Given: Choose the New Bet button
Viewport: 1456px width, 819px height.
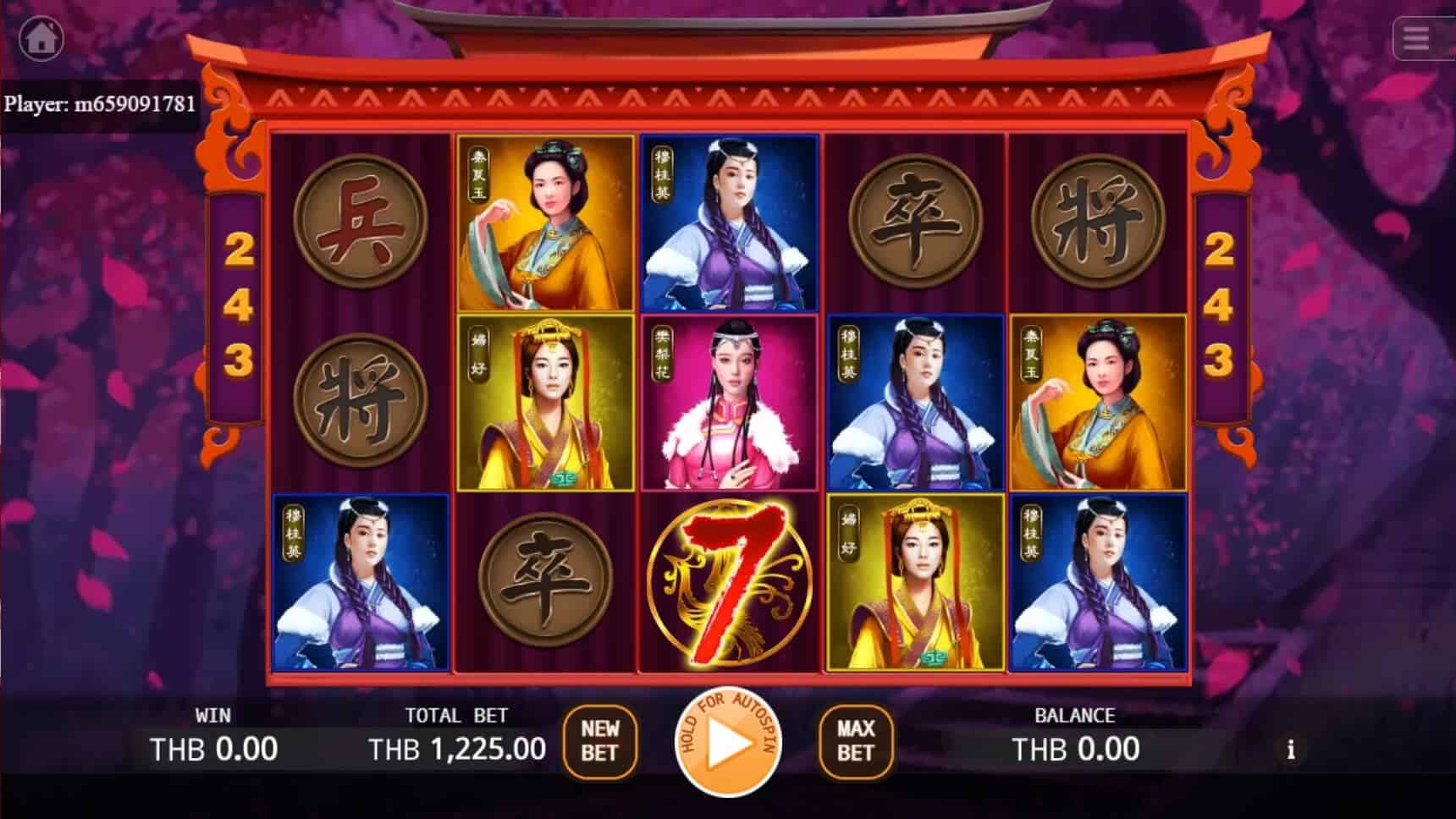Looking at the screenshot, I should [599, 741].
